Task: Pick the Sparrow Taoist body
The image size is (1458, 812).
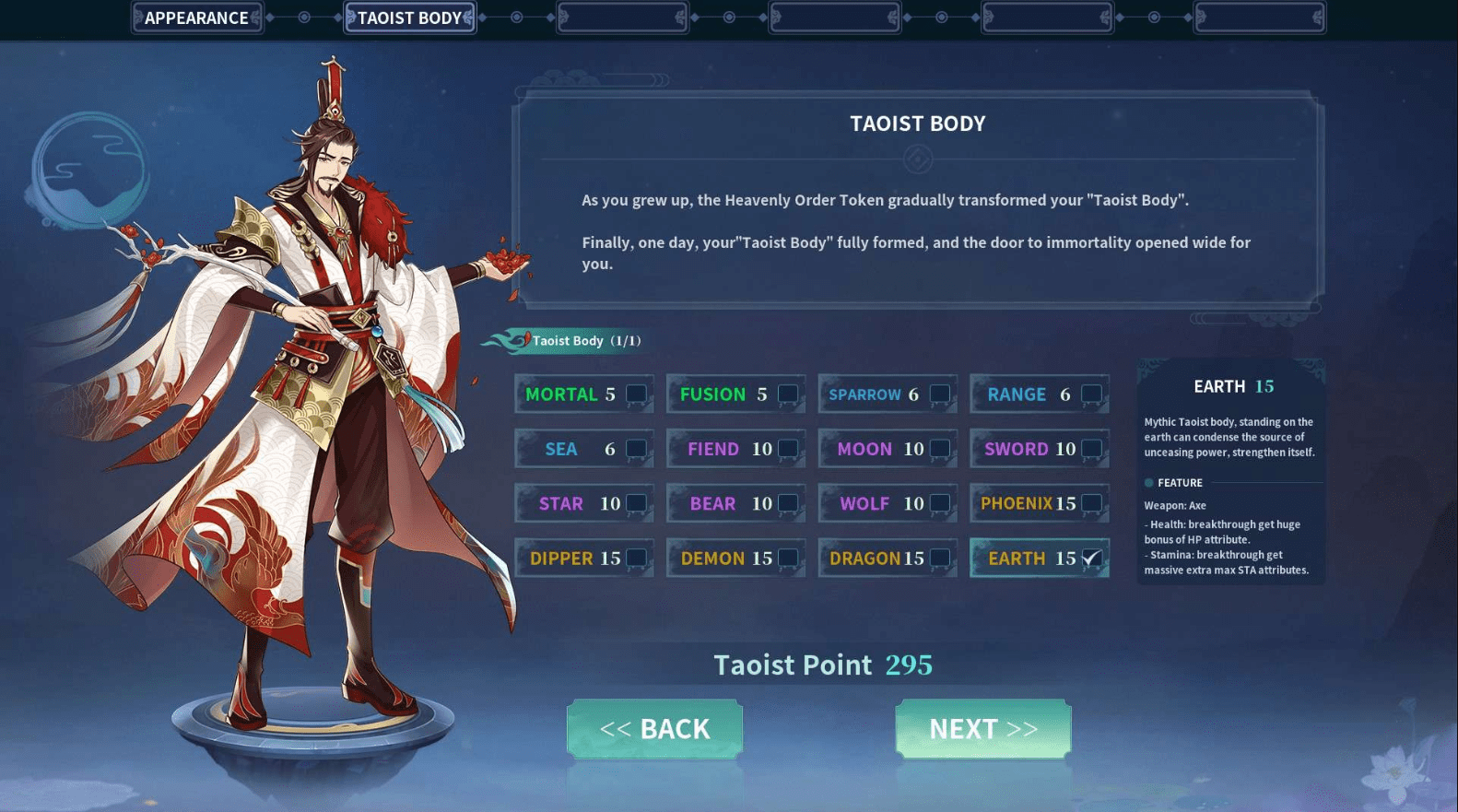Action: pyautogui.click(x=940, y=394)
